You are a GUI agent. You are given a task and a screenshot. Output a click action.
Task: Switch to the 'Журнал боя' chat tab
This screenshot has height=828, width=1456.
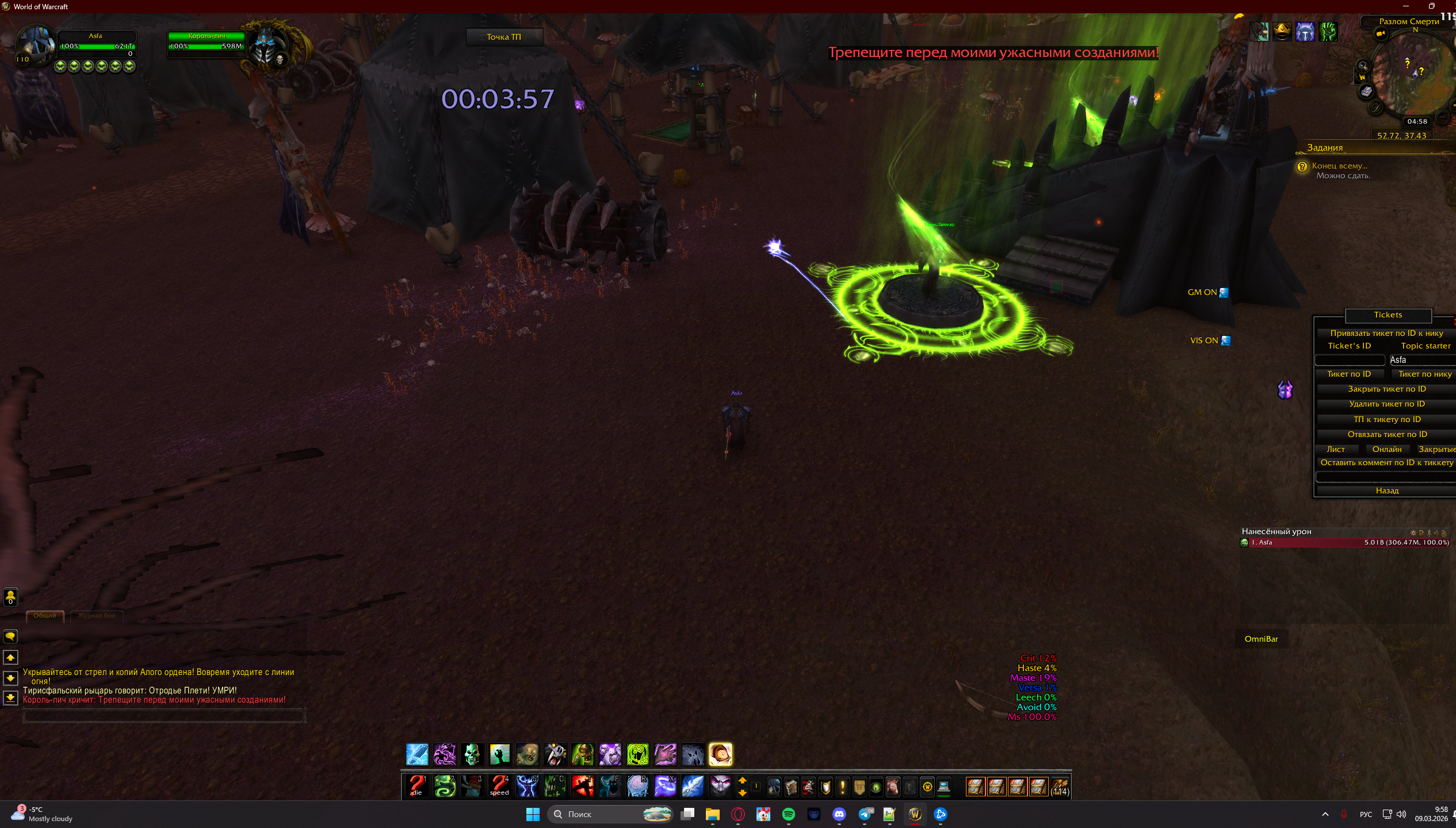pos(97,616)
